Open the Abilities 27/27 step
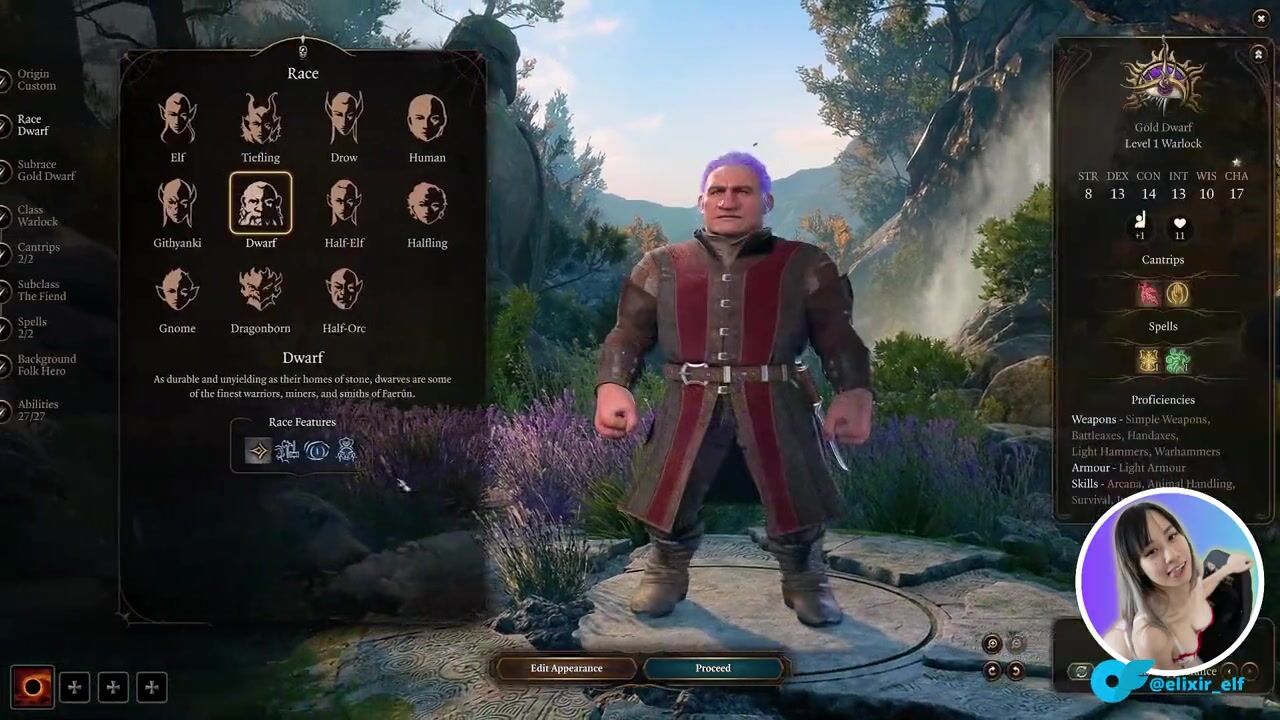Image resolution: width=1280 pixels, height=720 pixels. (37, 410)
